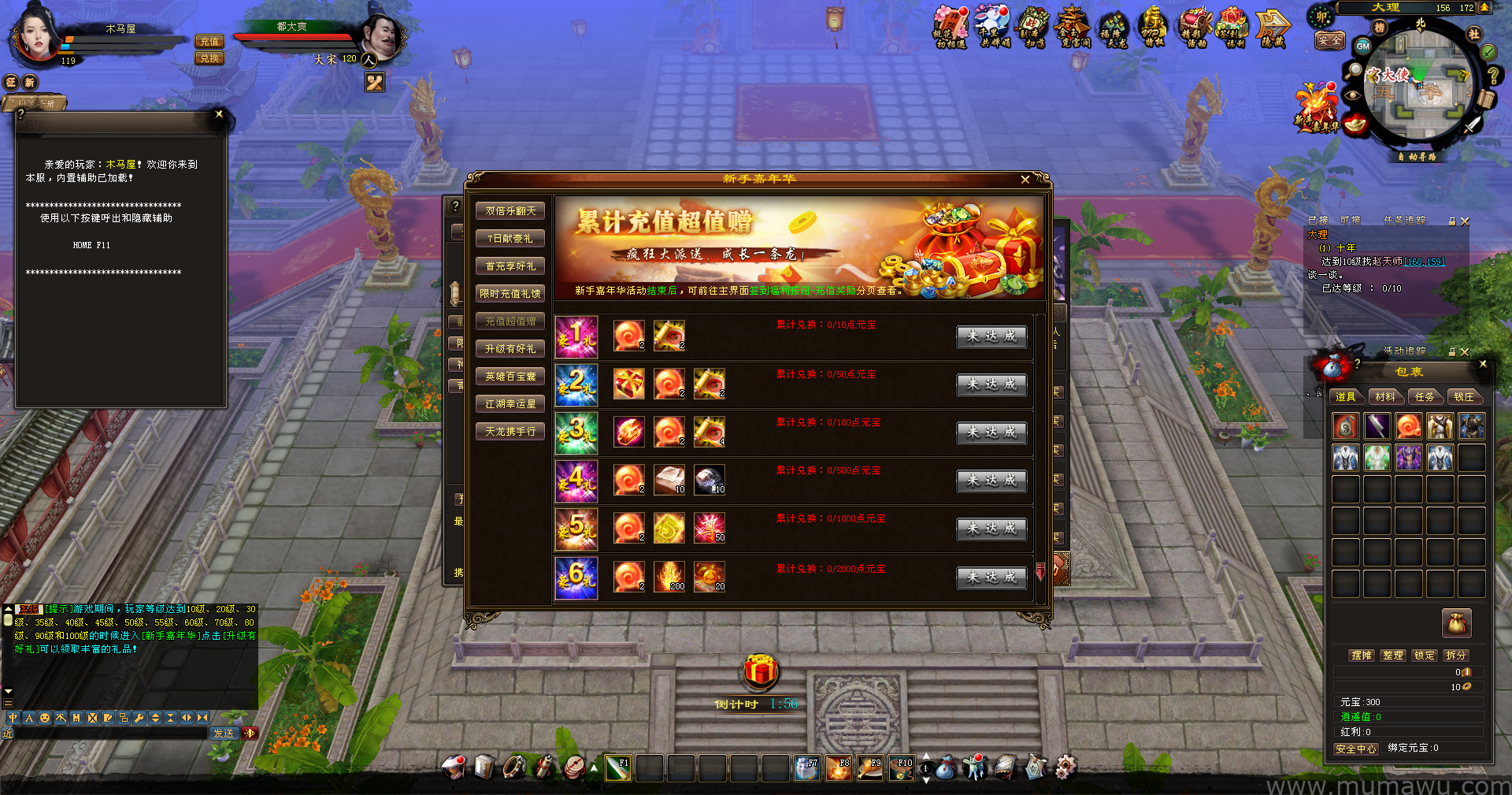Click the 充值 recharge button
This screenshot has height=795, width=1512.
[209, 42]
